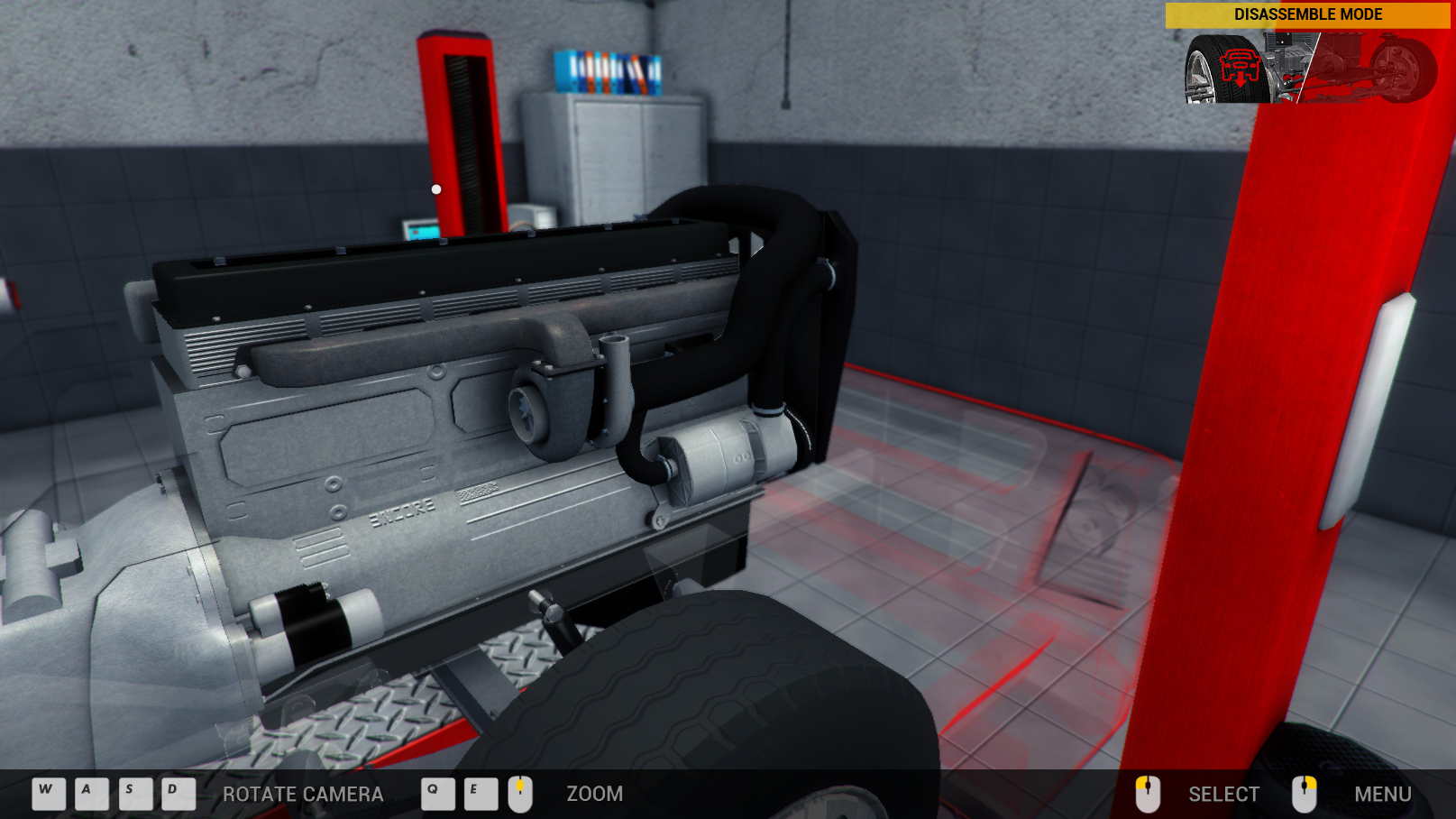
Task: Click the ROTATE CAMERA label
Action: [x=303, y=795]
